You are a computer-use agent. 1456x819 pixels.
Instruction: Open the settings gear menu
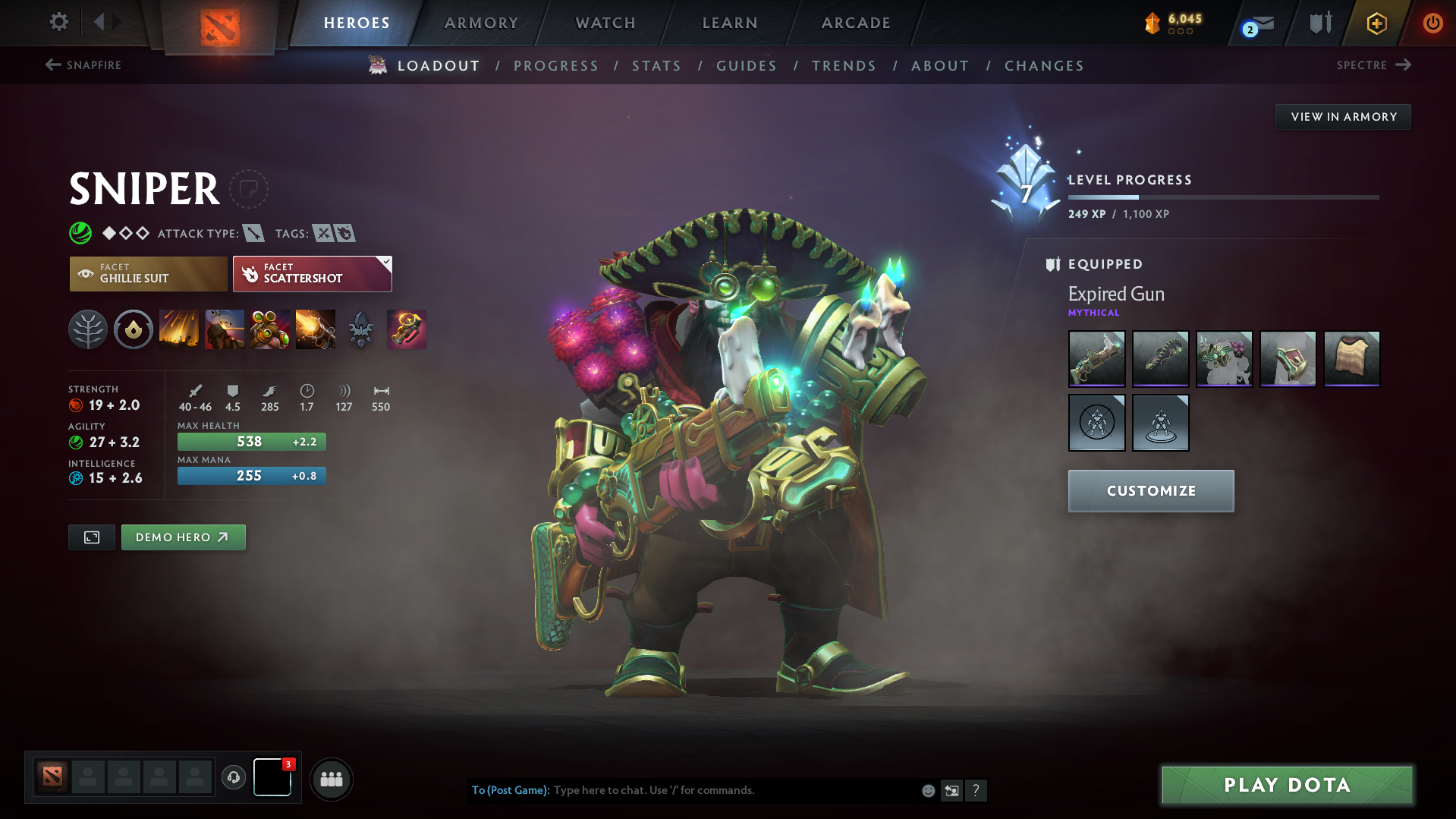[x=58, y=22]
